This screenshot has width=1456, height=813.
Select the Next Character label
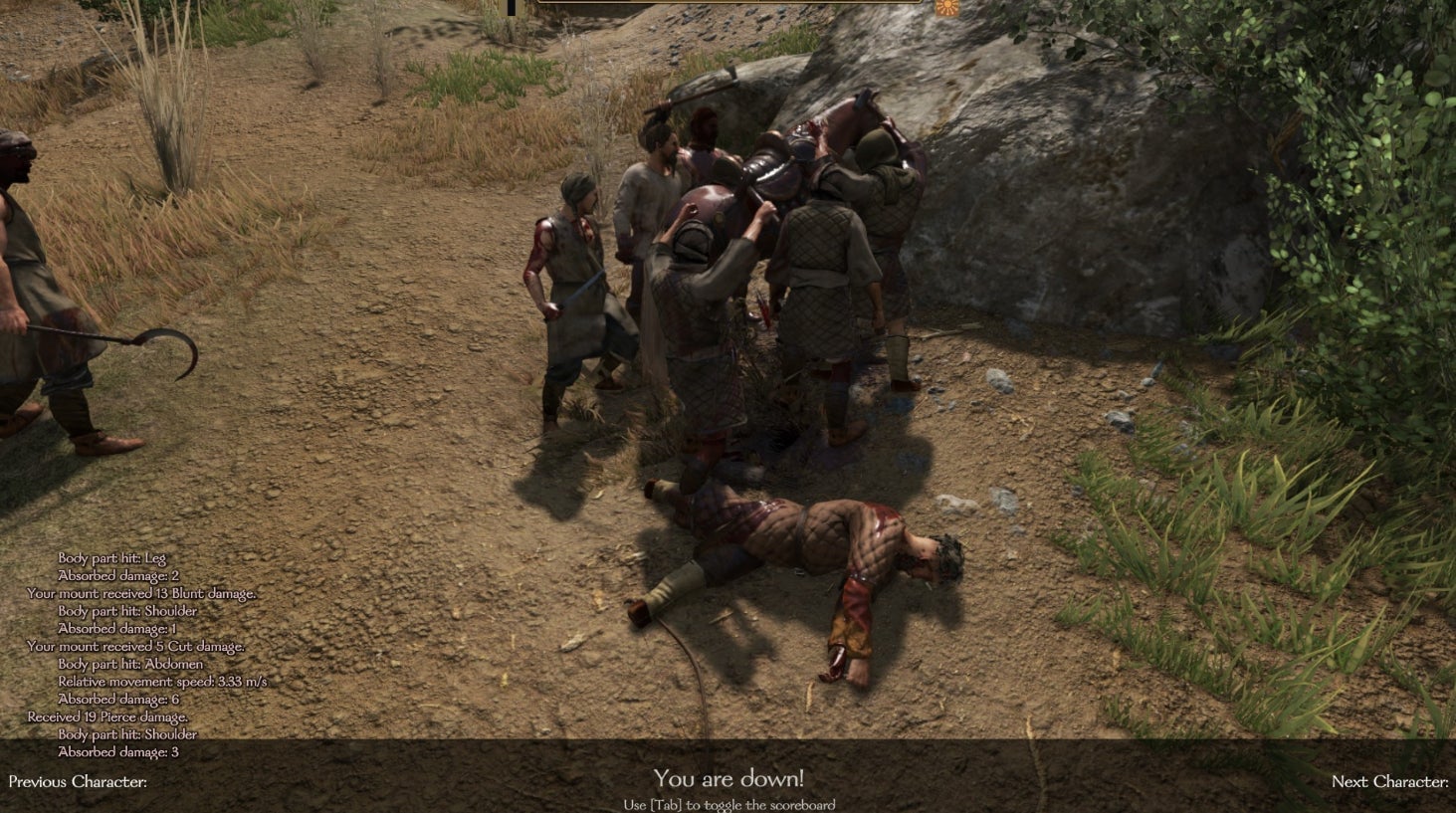1391,782
